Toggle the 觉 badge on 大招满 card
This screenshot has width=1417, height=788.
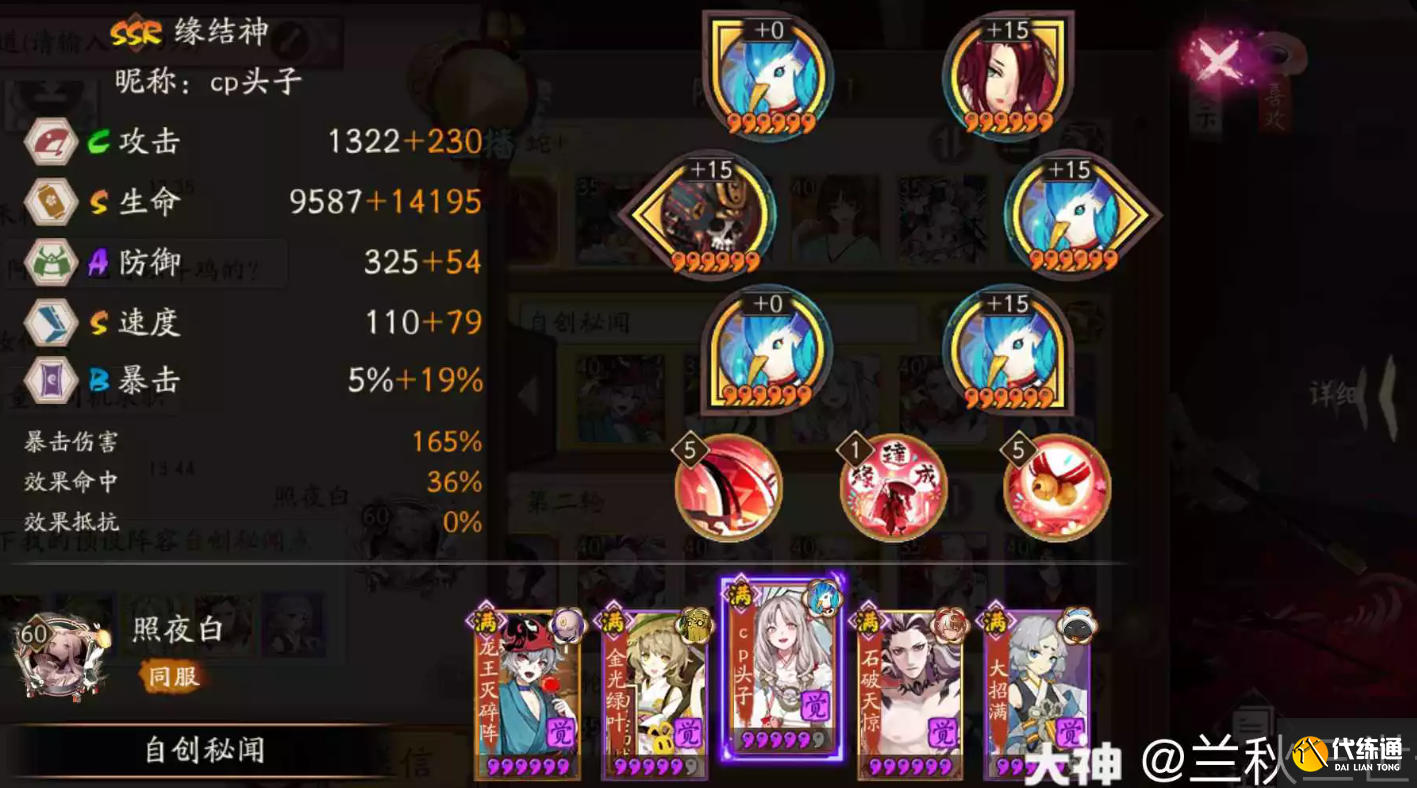pyautogui.click(x=1069, y=731)
